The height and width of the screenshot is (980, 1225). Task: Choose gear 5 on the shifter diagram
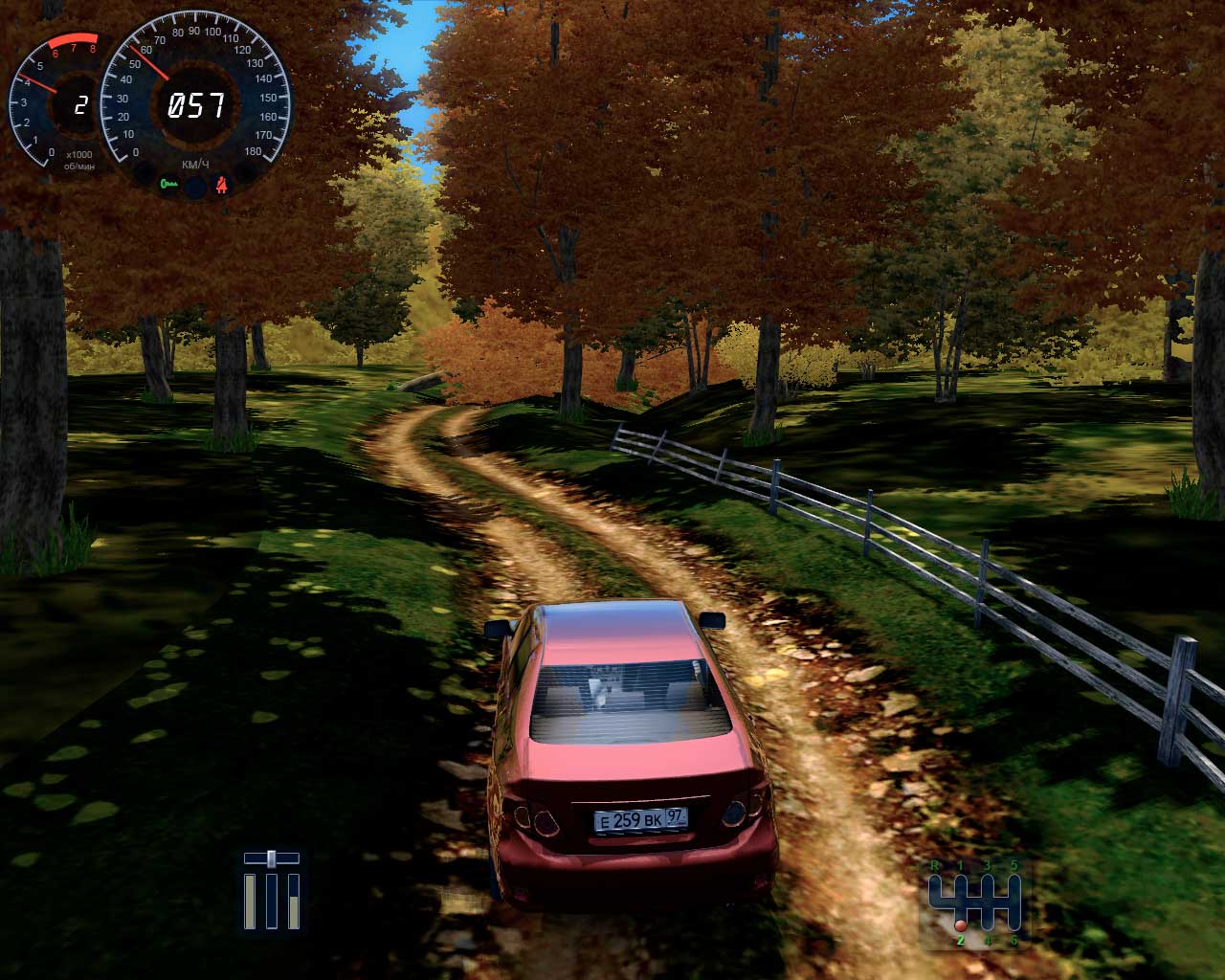pos(1013,866)
